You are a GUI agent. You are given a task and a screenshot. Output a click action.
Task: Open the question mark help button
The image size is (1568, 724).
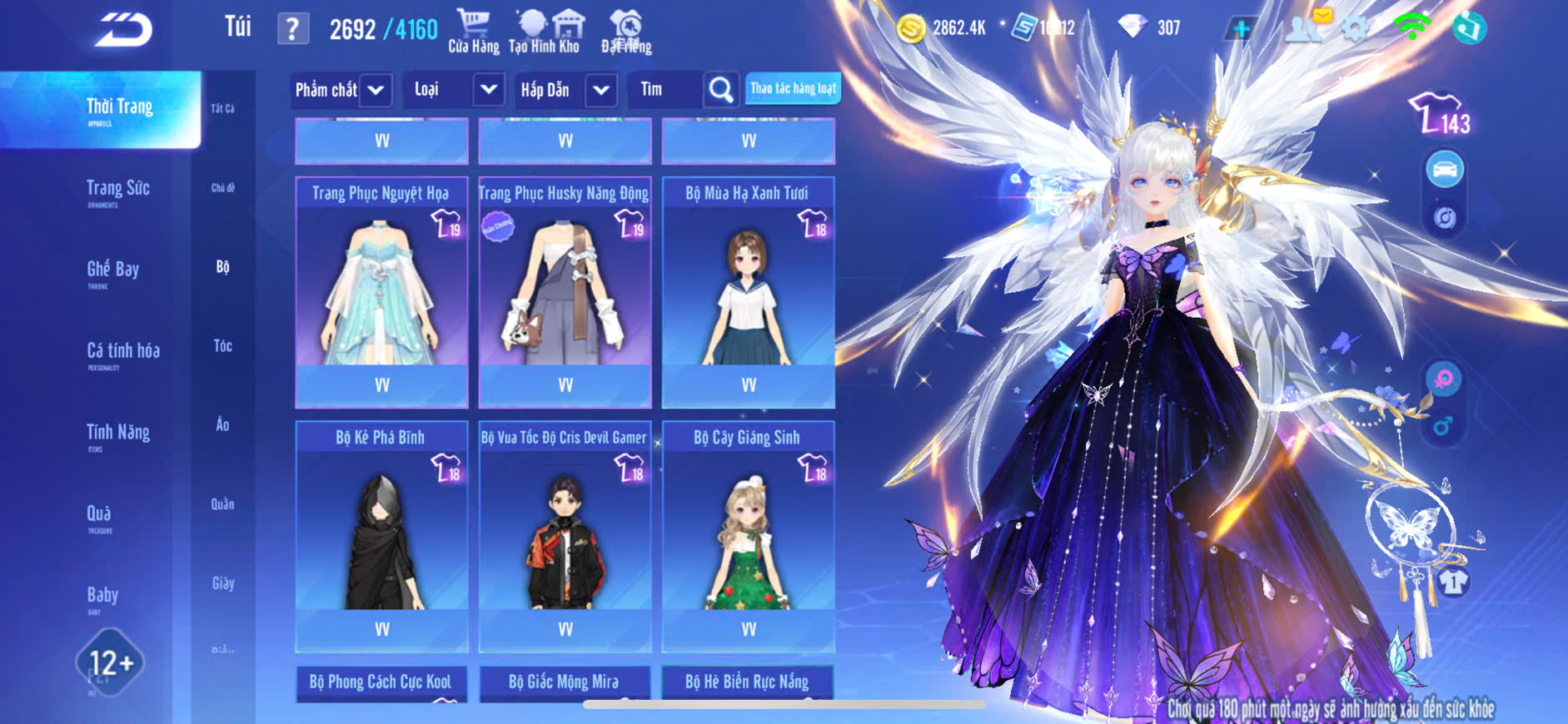point(292,29)
